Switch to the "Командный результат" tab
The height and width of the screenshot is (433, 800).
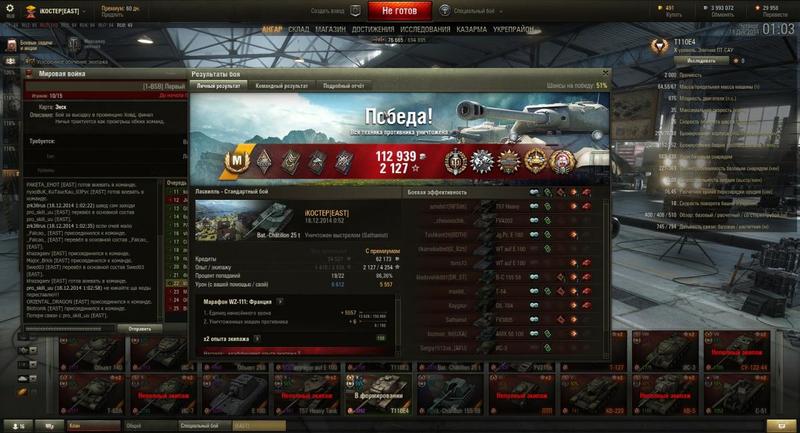point(282,86)
